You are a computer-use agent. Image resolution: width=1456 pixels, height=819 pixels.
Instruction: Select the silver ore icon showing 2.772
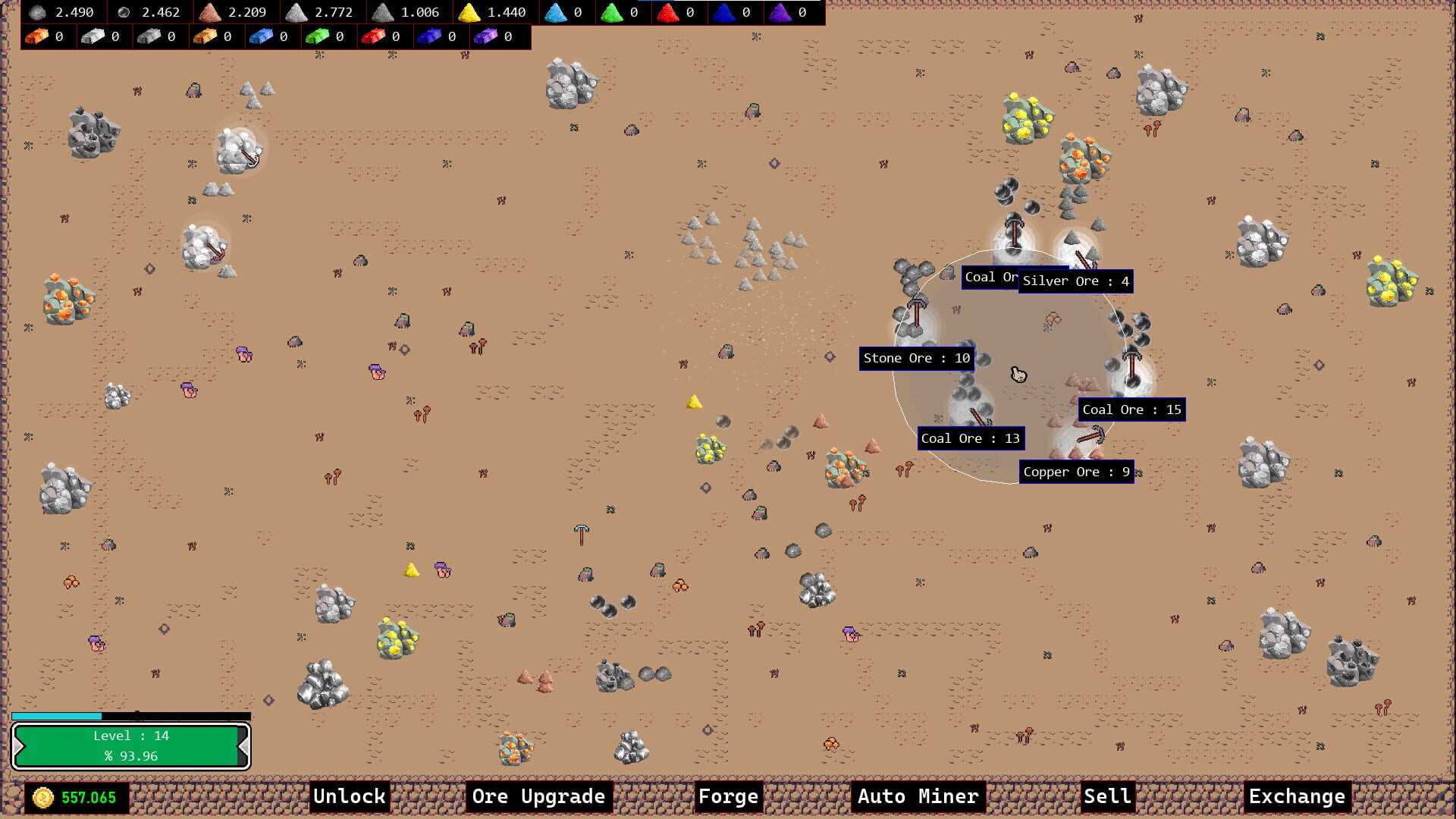click(297, 12)
